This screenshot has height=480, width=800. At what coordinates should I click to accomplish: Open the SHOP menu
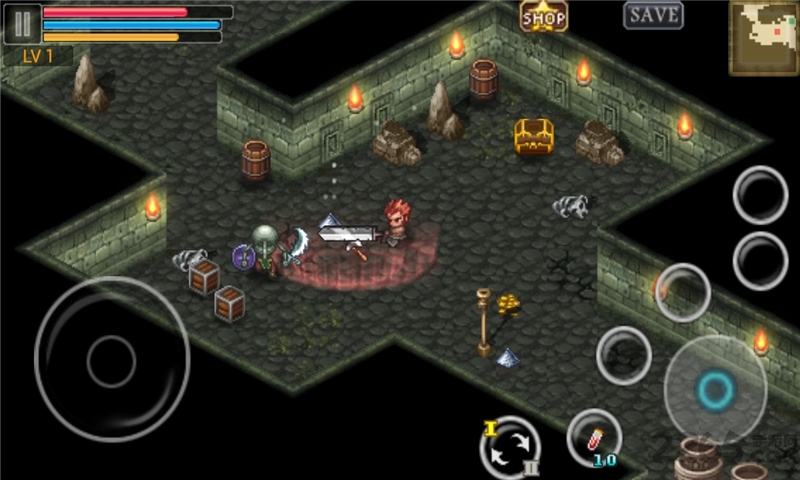(544, 17)
